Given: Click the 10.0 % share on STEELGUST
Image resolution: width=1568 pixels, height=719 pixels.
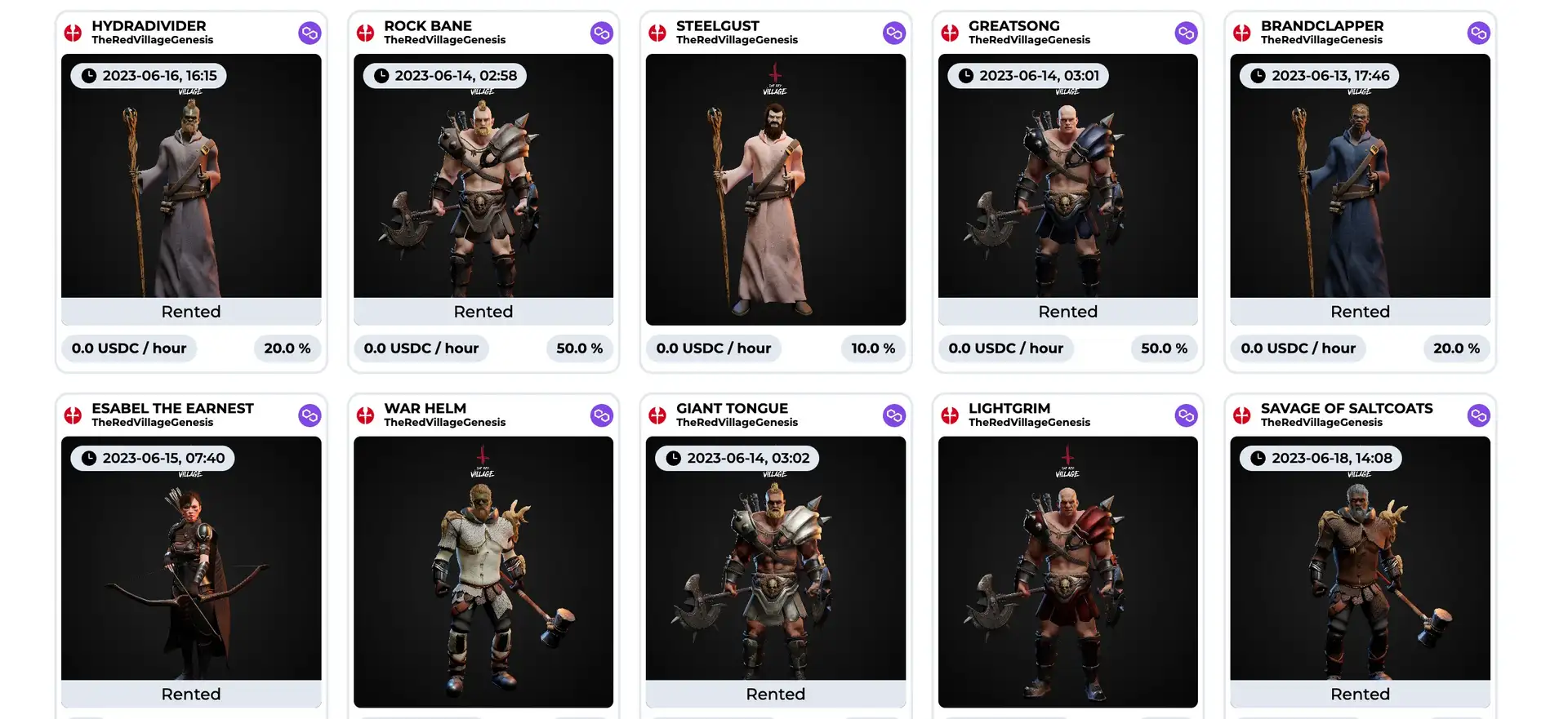Looking at the screenshot, I should point(873,348).
